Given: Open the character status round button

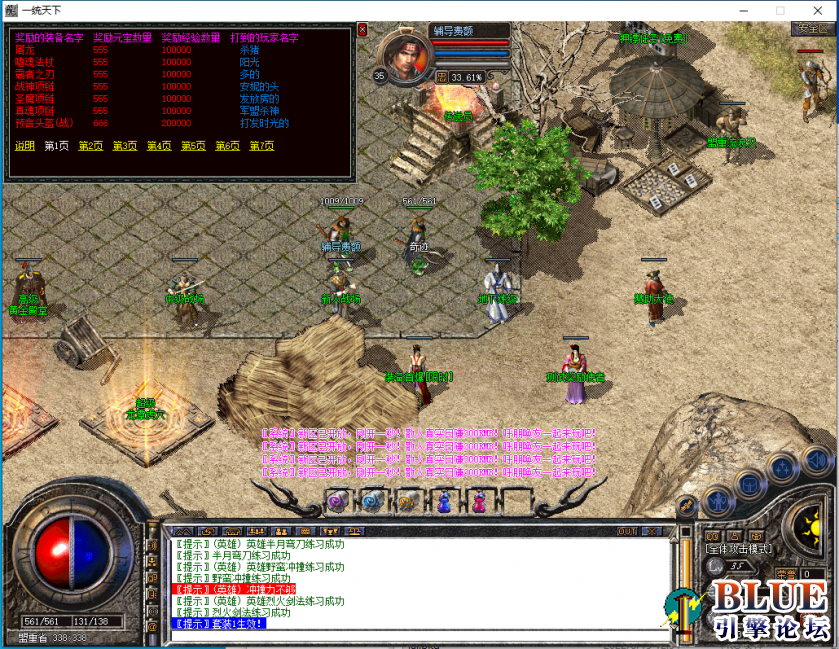Looking at the screenshot, I should tap(717, 500).
